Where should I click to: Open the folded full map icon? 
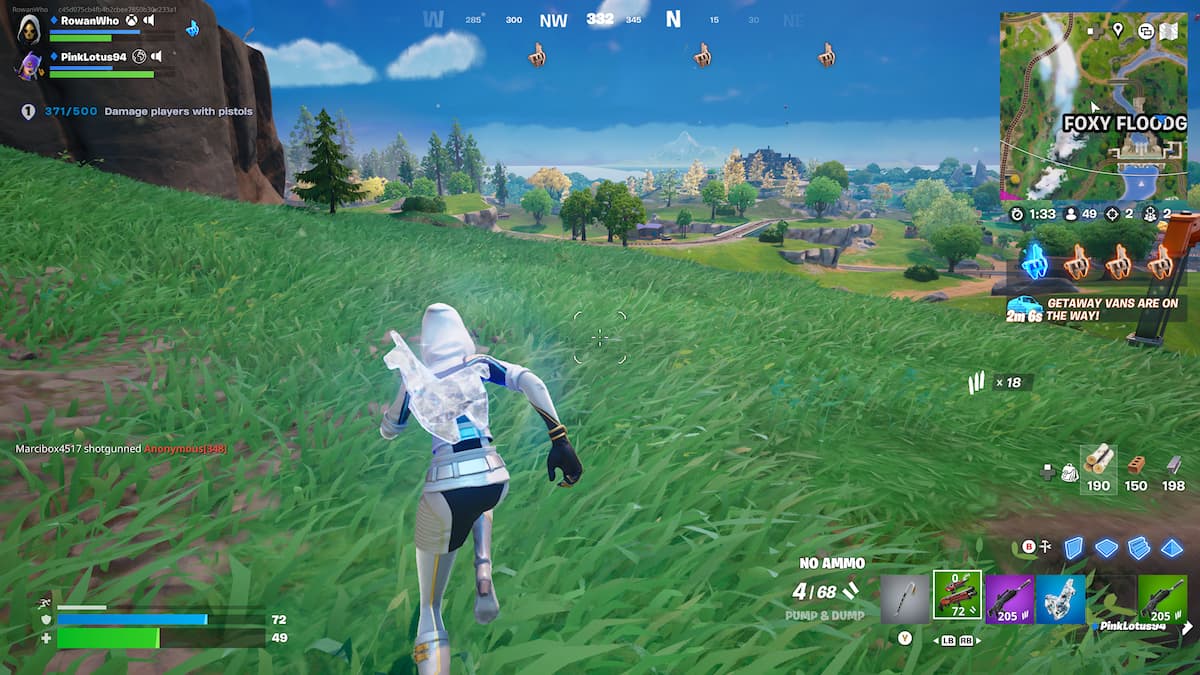[1168, 31]
